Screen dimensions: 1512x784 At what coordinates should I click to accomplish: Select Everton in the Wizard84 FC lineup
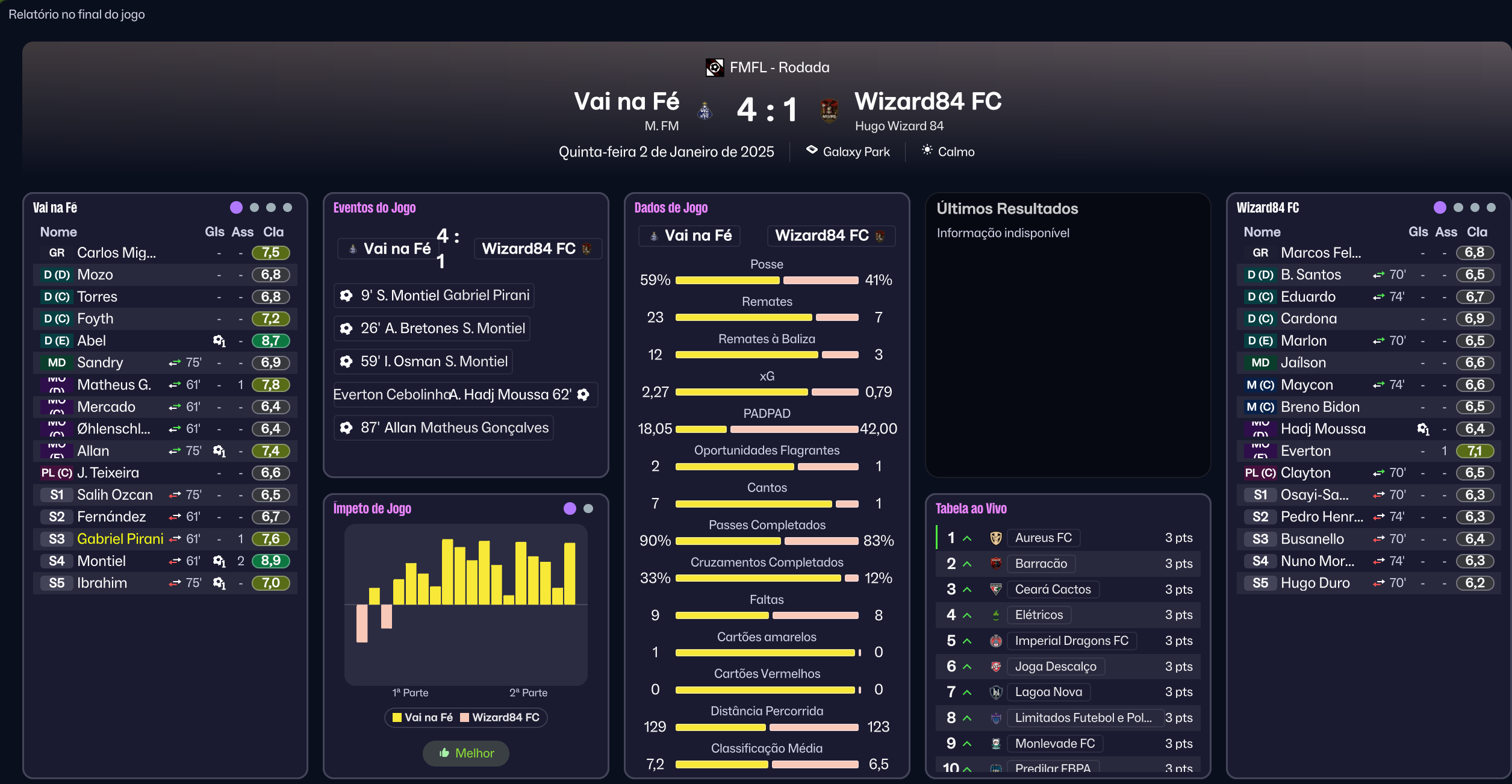[x=1305, y=451]
